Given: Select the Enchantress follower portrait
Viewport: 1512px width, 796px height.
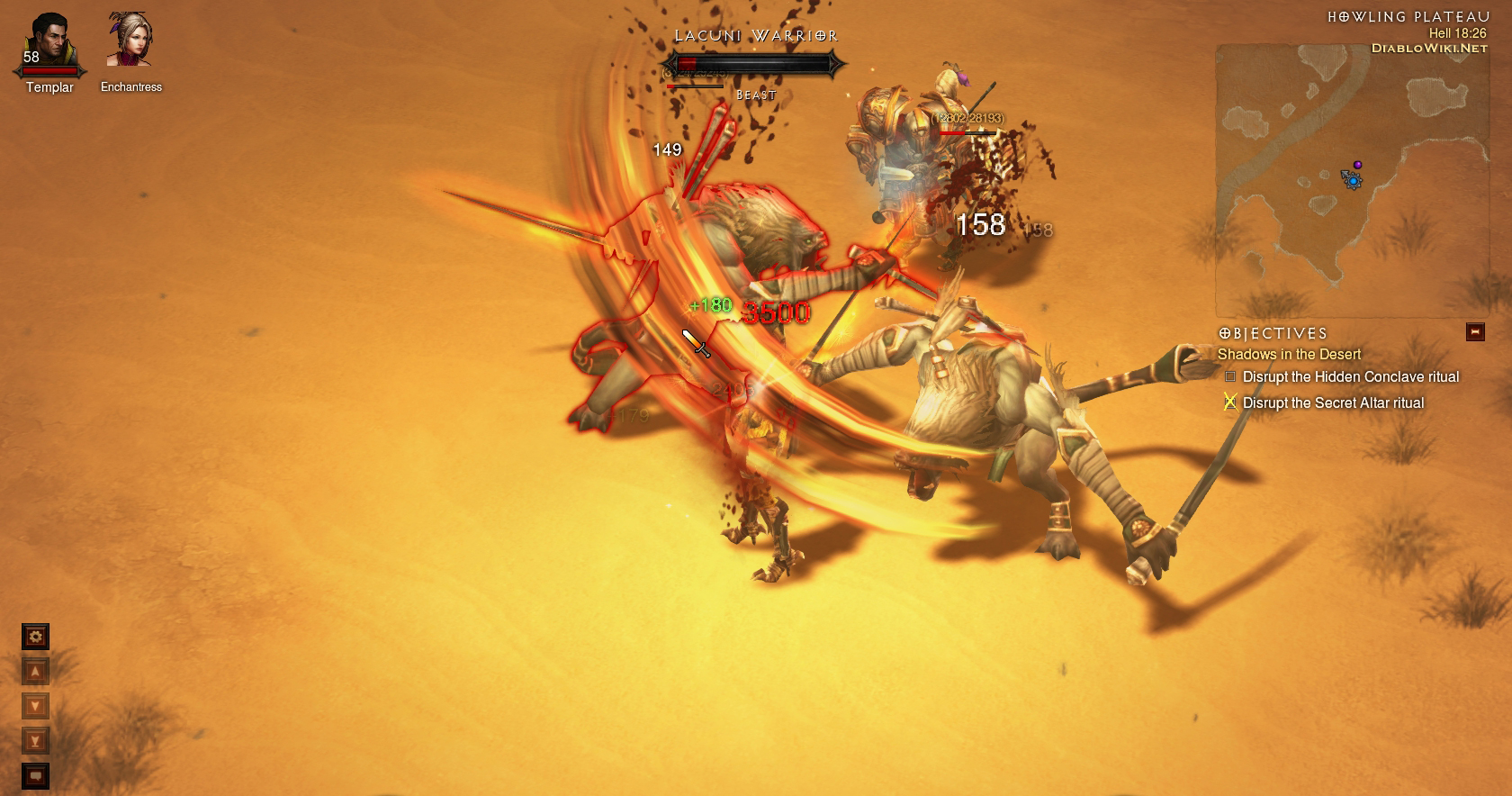Looking at the screenshot, I should coord(129,41).
